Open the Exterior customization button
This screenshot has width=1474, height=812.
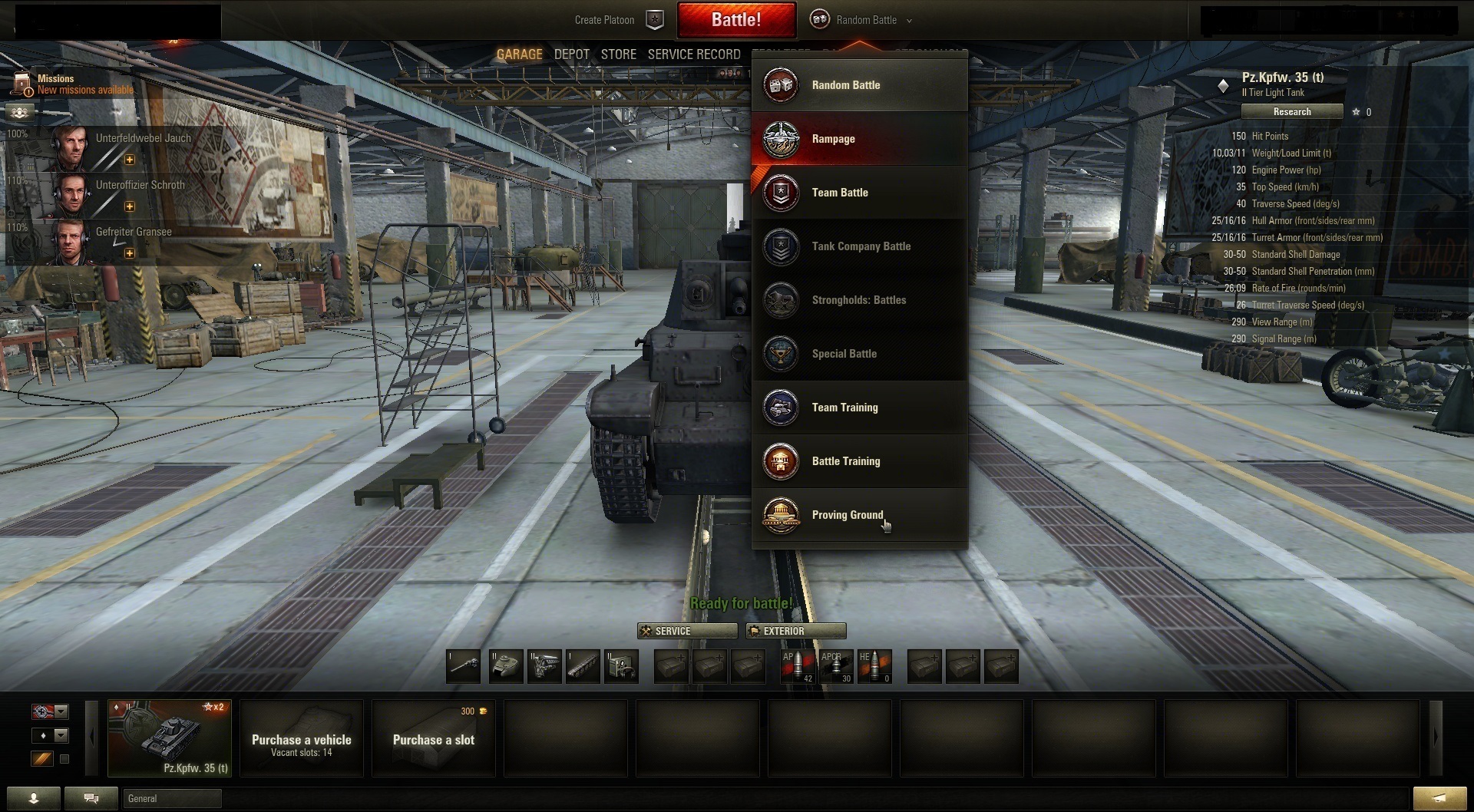796,631
